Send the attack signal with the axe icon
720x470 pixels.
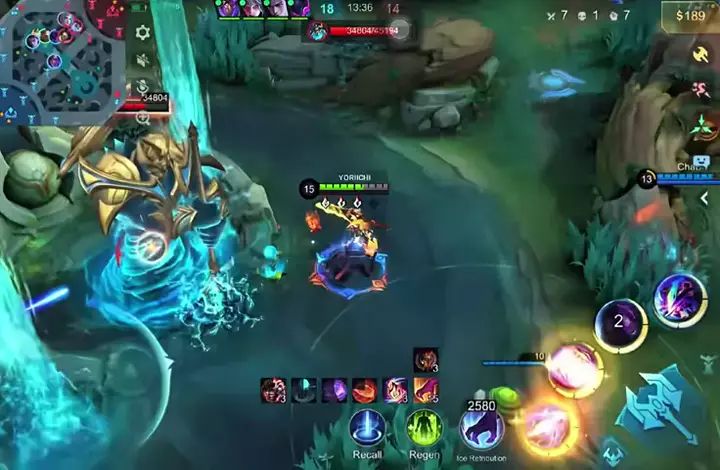pos(700,54)
